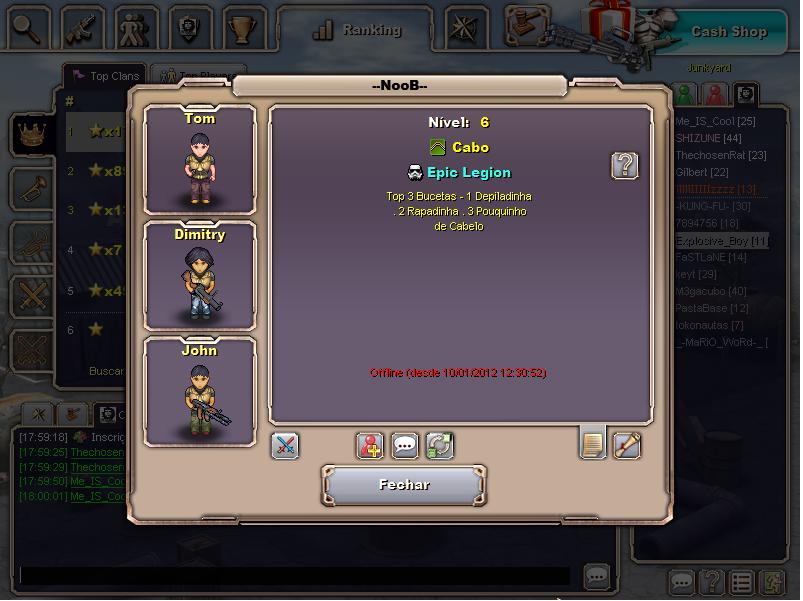This screenshot has width=803, height=601.
Task: Select the trophy tab in the top bar
Action: [241, 29]
